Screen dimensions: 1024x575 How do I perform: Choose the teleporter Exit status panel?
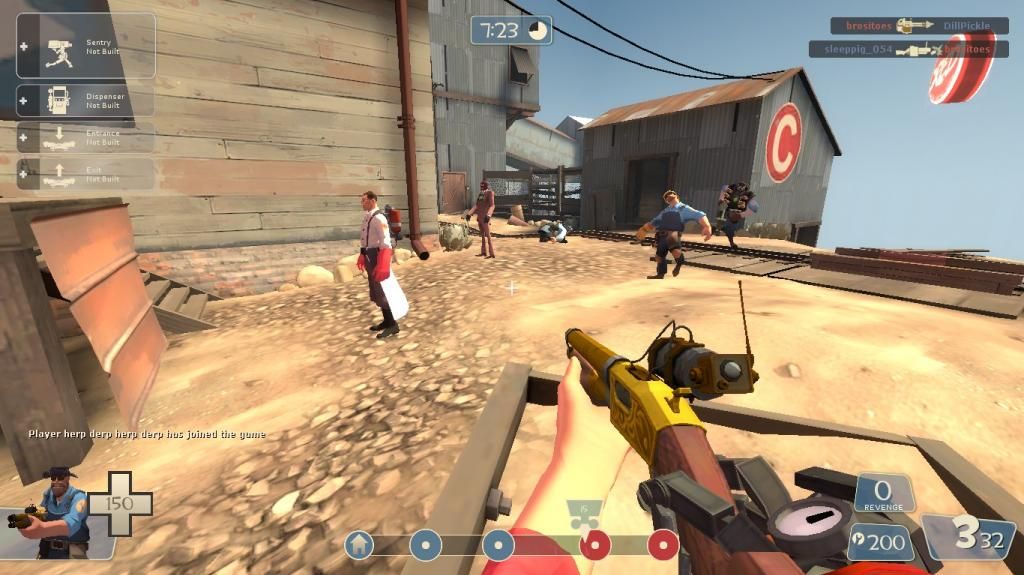coord(86,174)
